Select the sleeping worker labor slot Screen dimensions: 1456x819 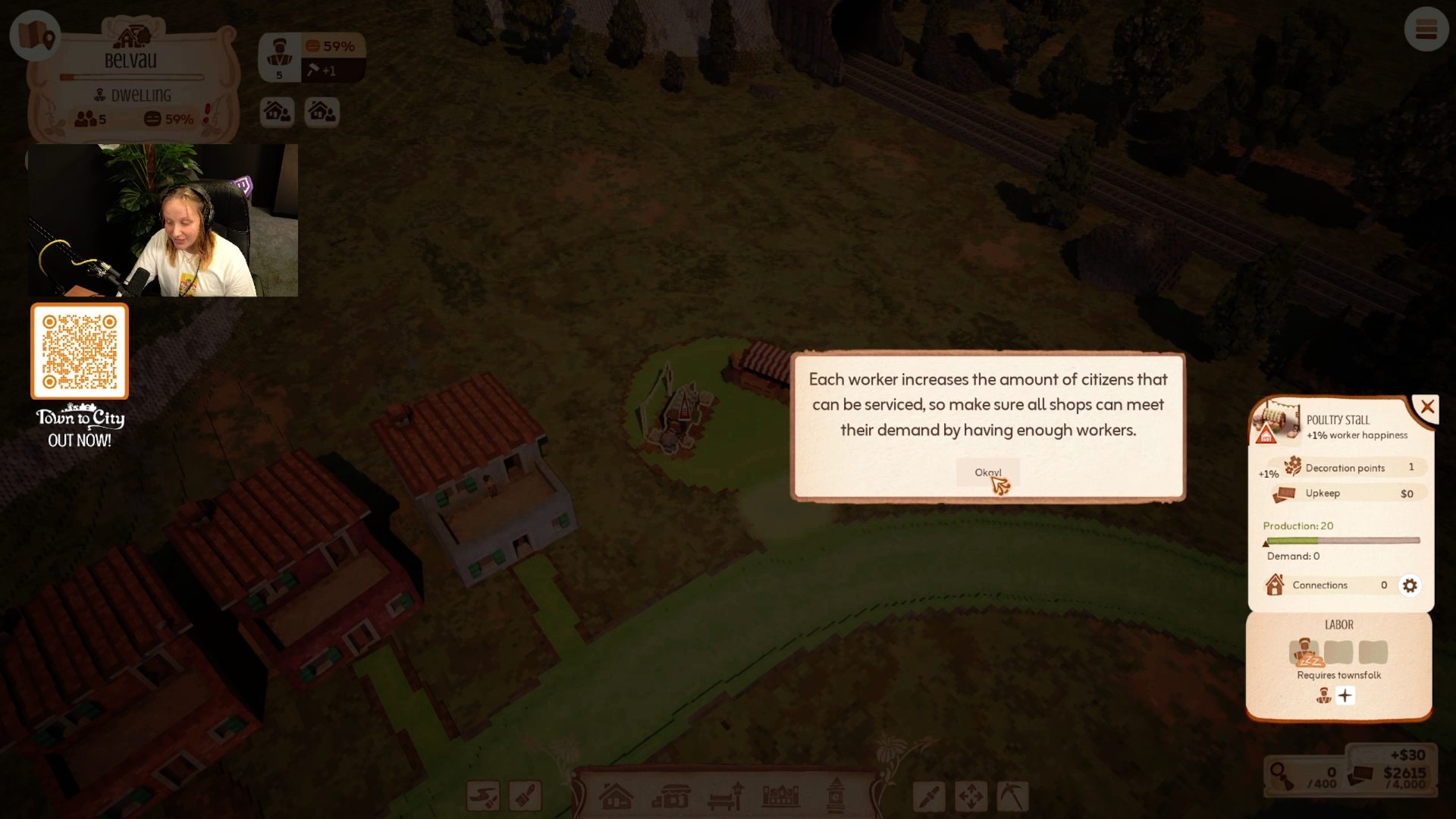click(1304, 651)
